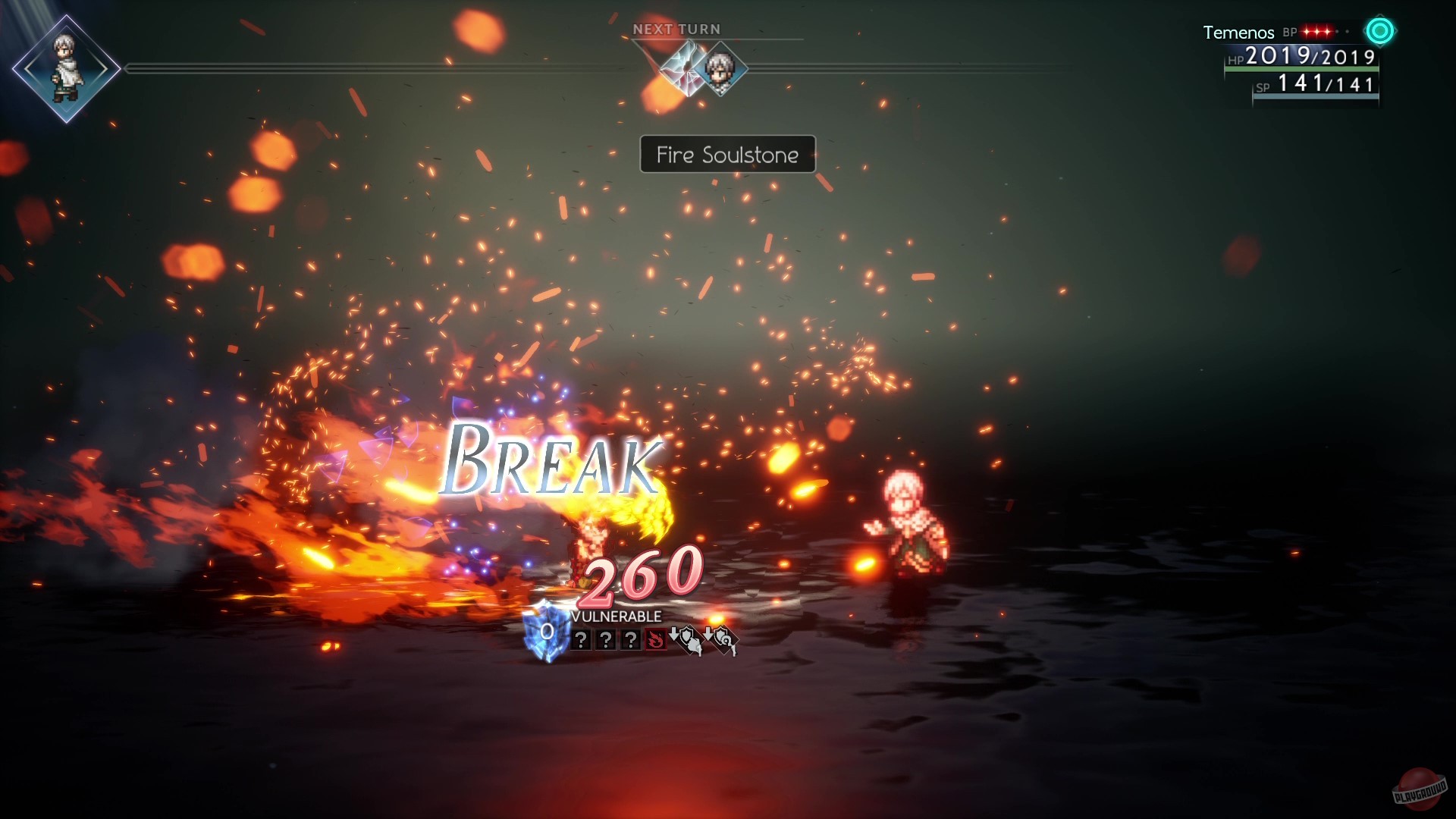The height and width of the screenshot is (819, 1456).
Task: Click the second question mark weakness icon
Action: coord(607,639)
